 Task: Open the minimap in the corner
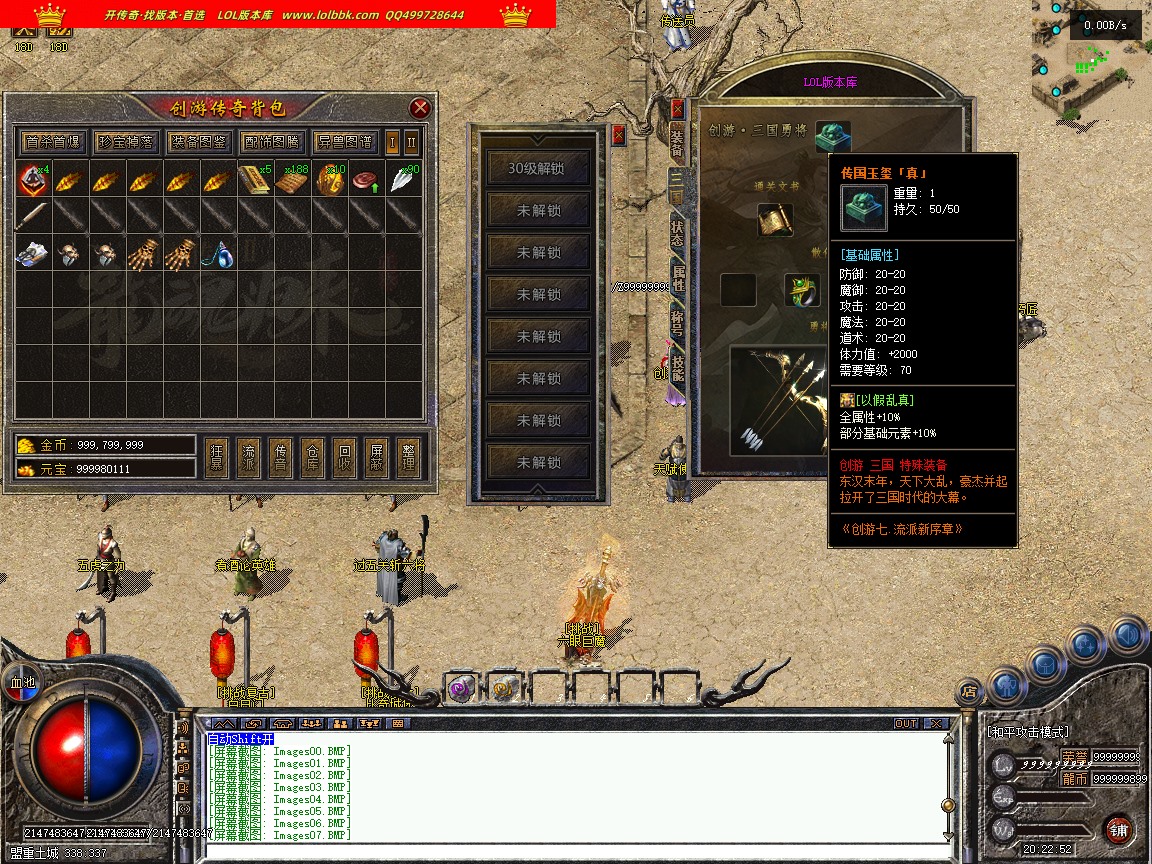(x=1091, y=60)
